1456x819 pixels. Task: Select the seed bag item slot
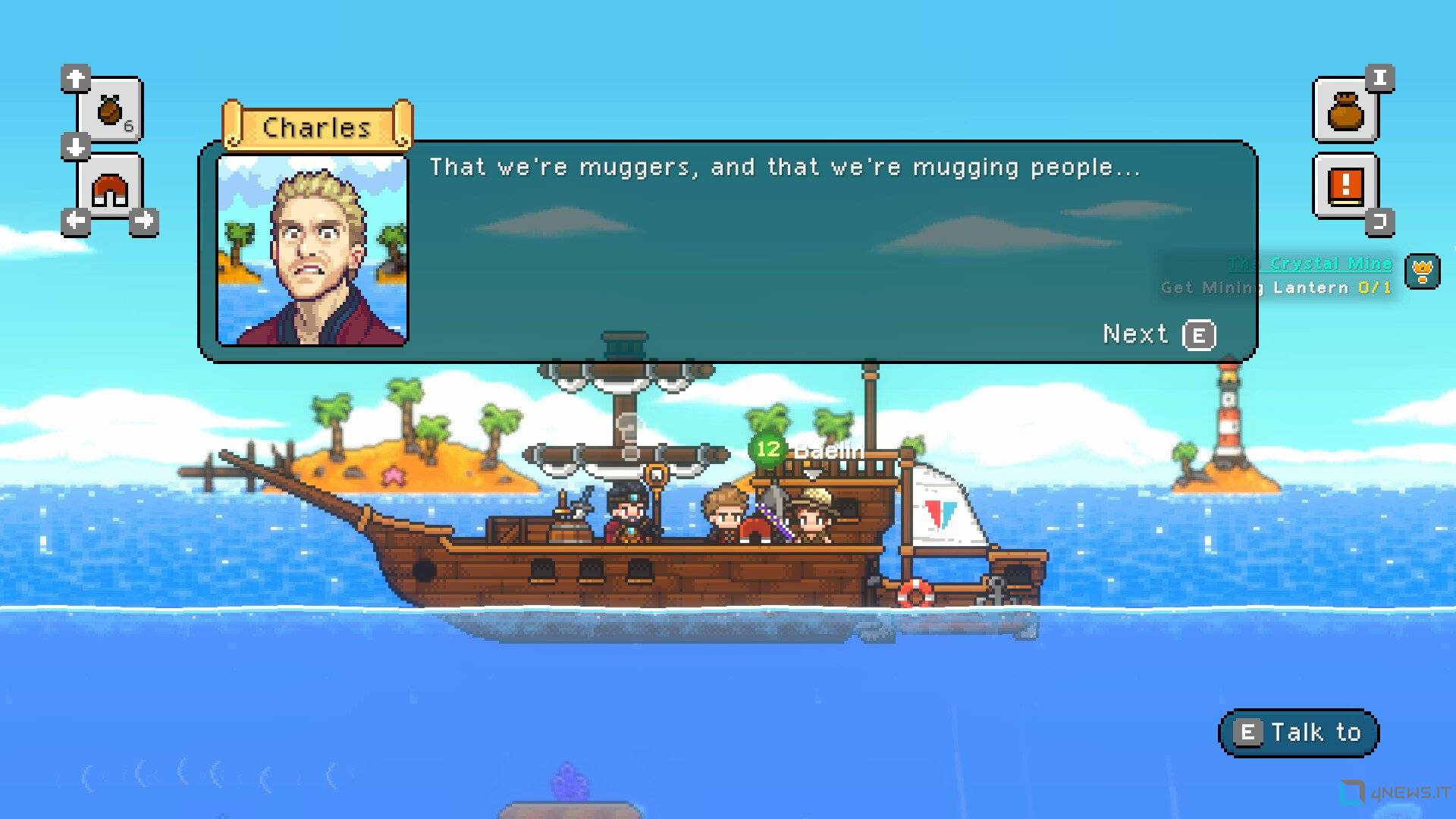point(111,111)
